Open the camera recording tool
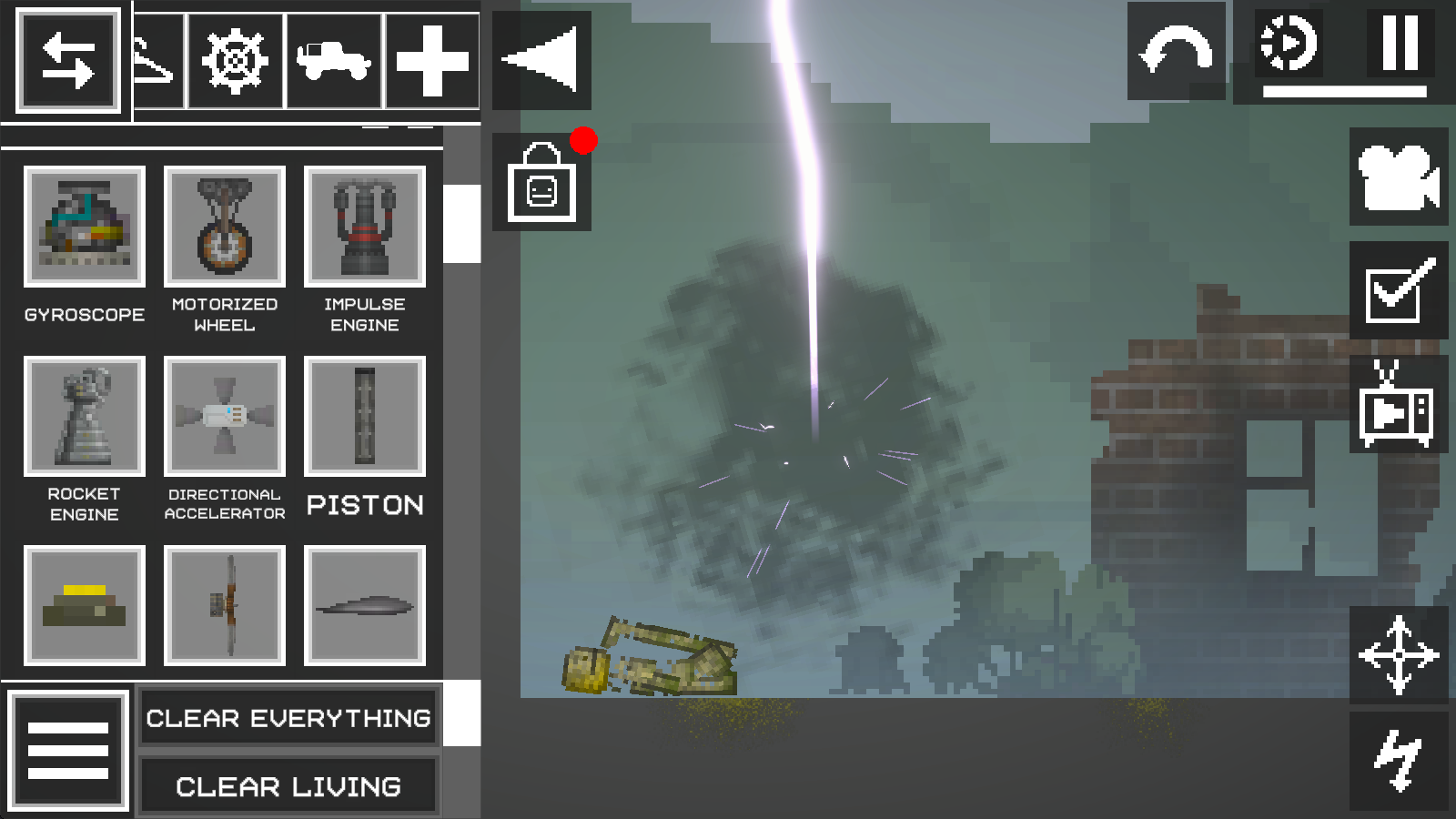This screenshot has width=1456, height=819. 1398,177
